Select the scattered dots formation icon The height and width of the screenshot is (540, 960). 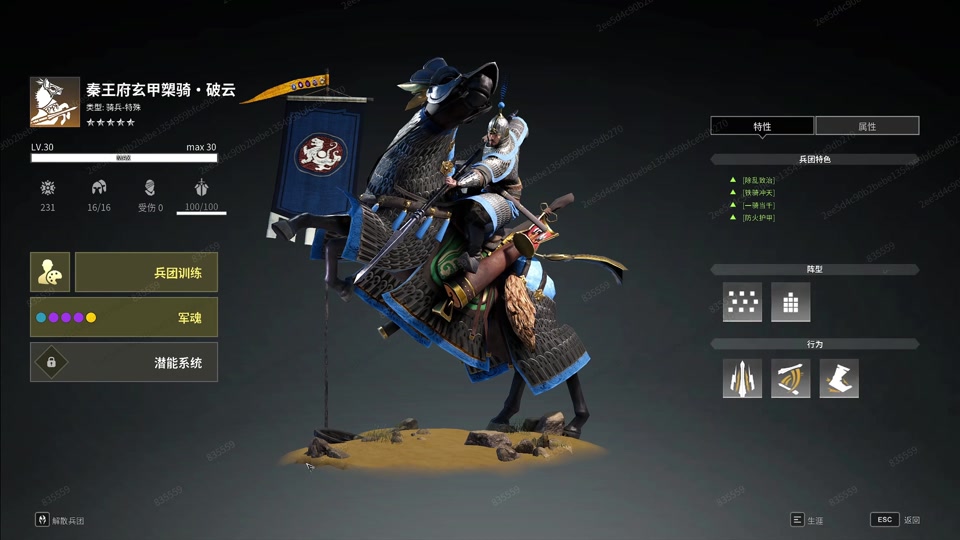pos(742,302)
